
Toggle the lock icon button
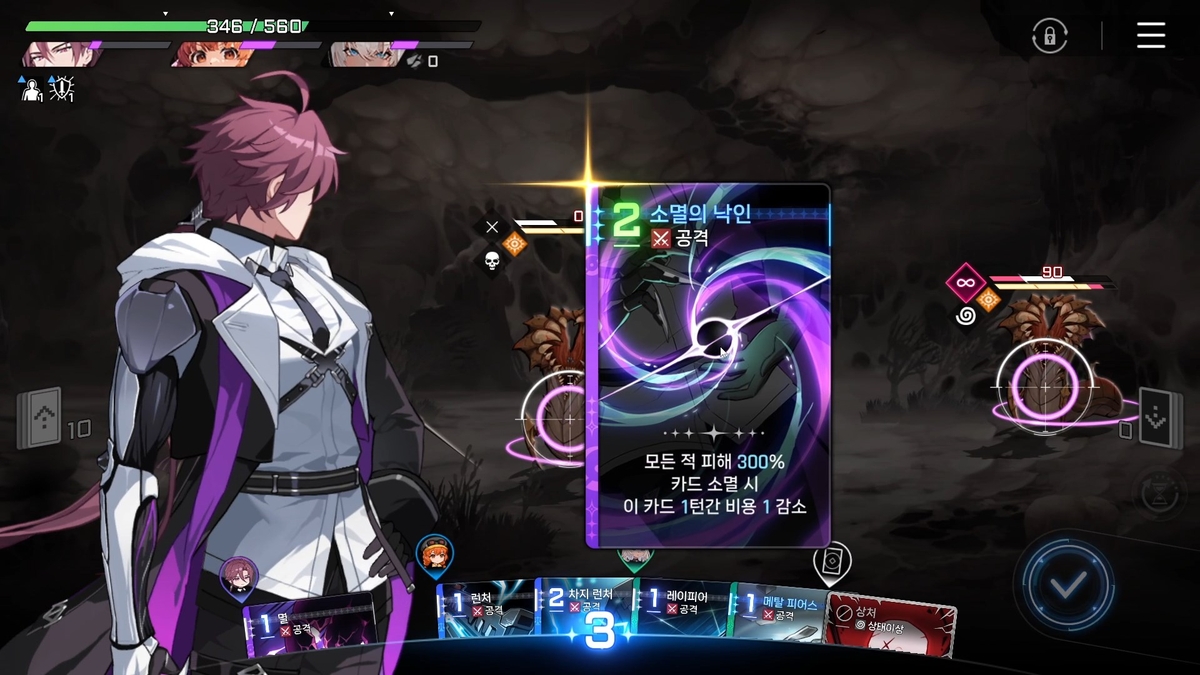click(x=1049, y=37)
